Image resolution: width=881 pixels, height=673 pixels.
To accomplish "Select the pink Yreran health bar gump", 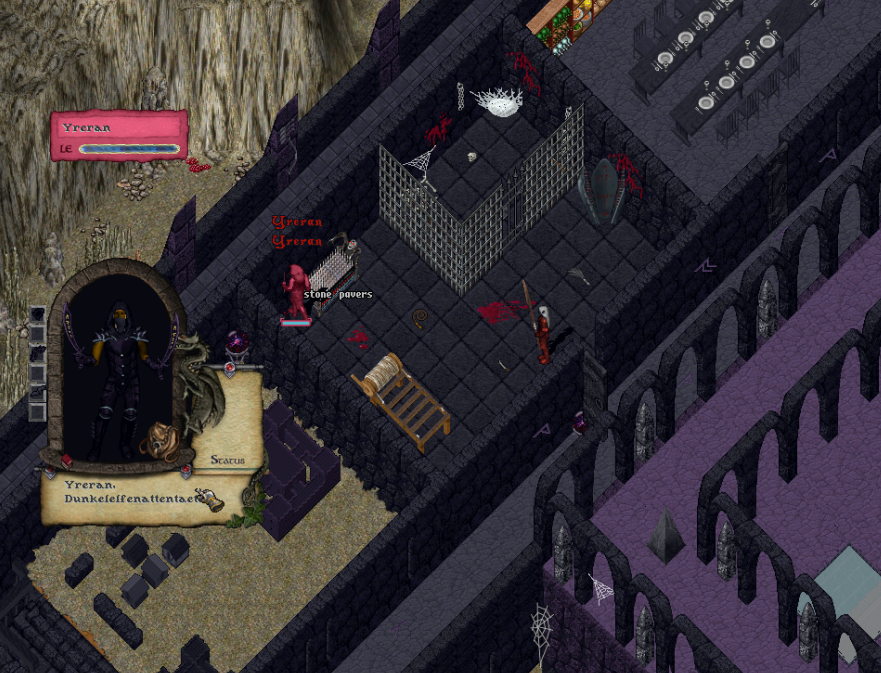I will [x=119, y=135].
